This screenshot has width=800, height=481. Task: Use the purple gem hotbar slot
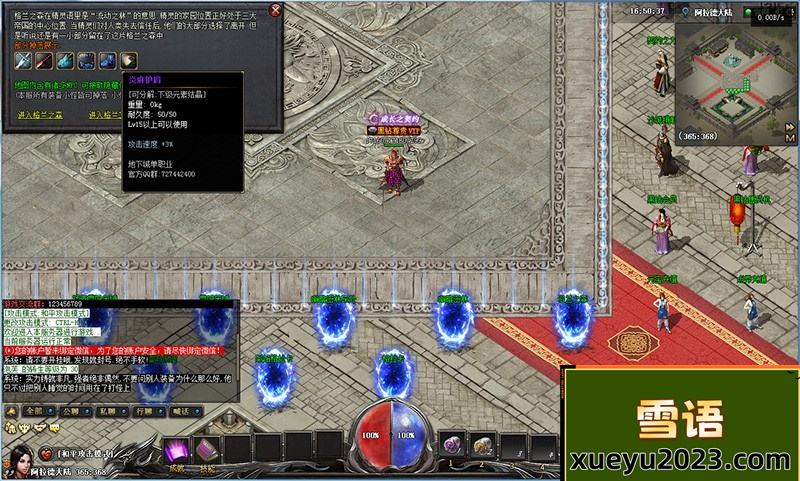(452, 445)
